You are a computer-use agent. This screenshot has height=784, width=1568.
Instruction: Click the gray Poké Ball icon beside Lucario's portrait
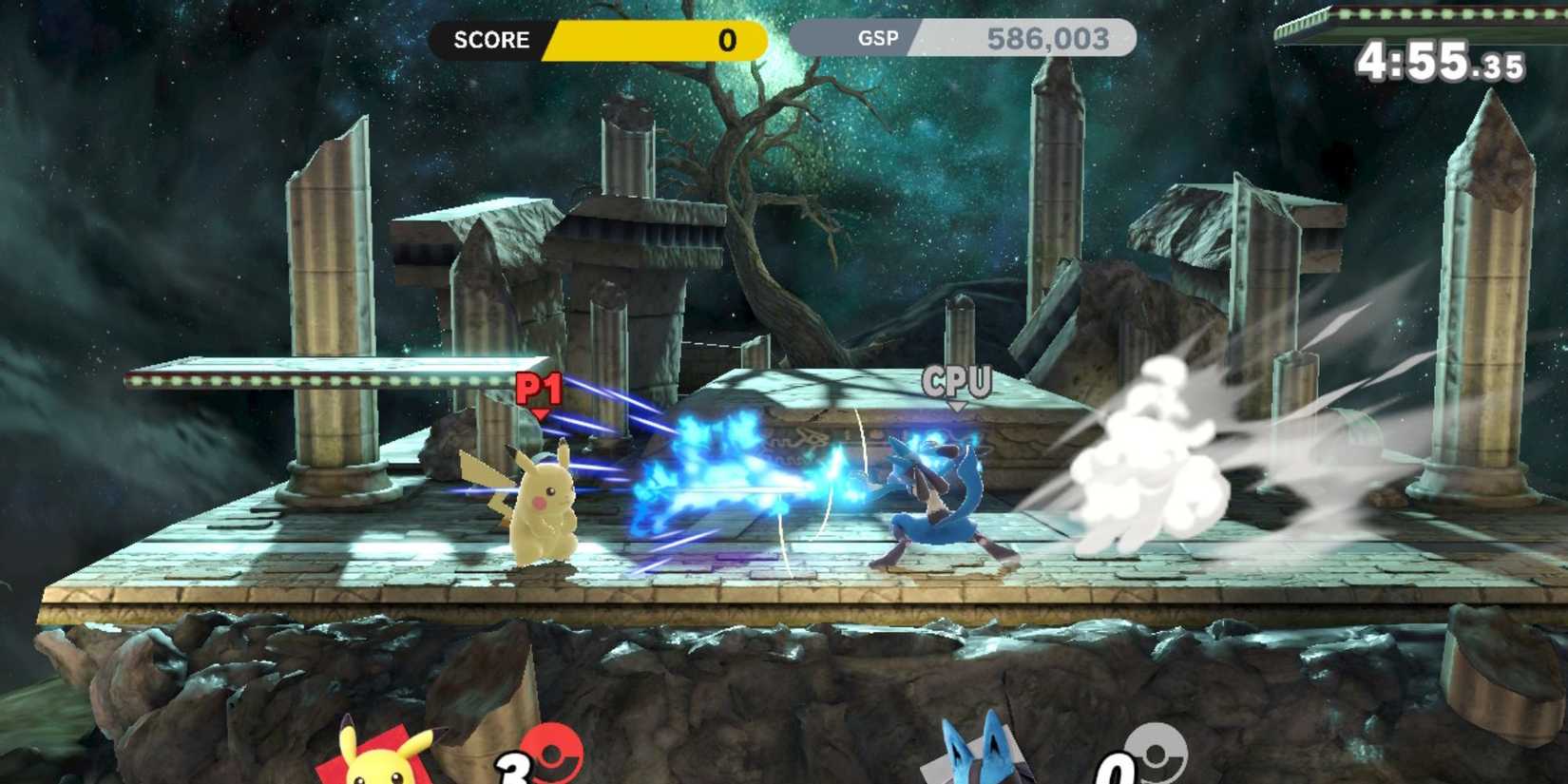(x=1157, y=751)
